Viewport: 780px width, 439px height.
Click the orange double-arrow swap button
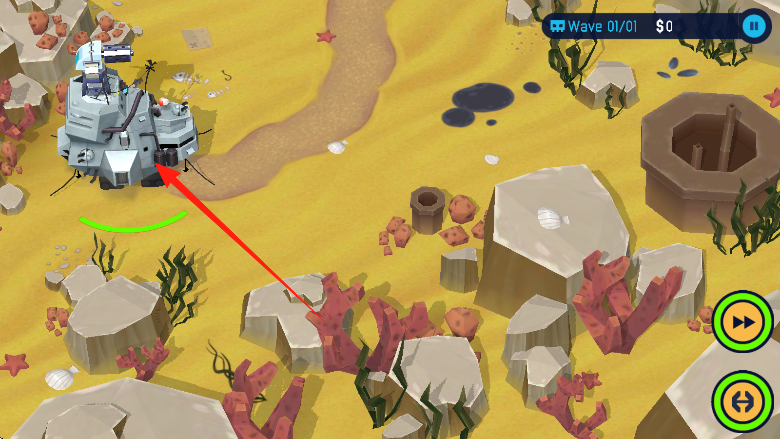pos(743,402)
